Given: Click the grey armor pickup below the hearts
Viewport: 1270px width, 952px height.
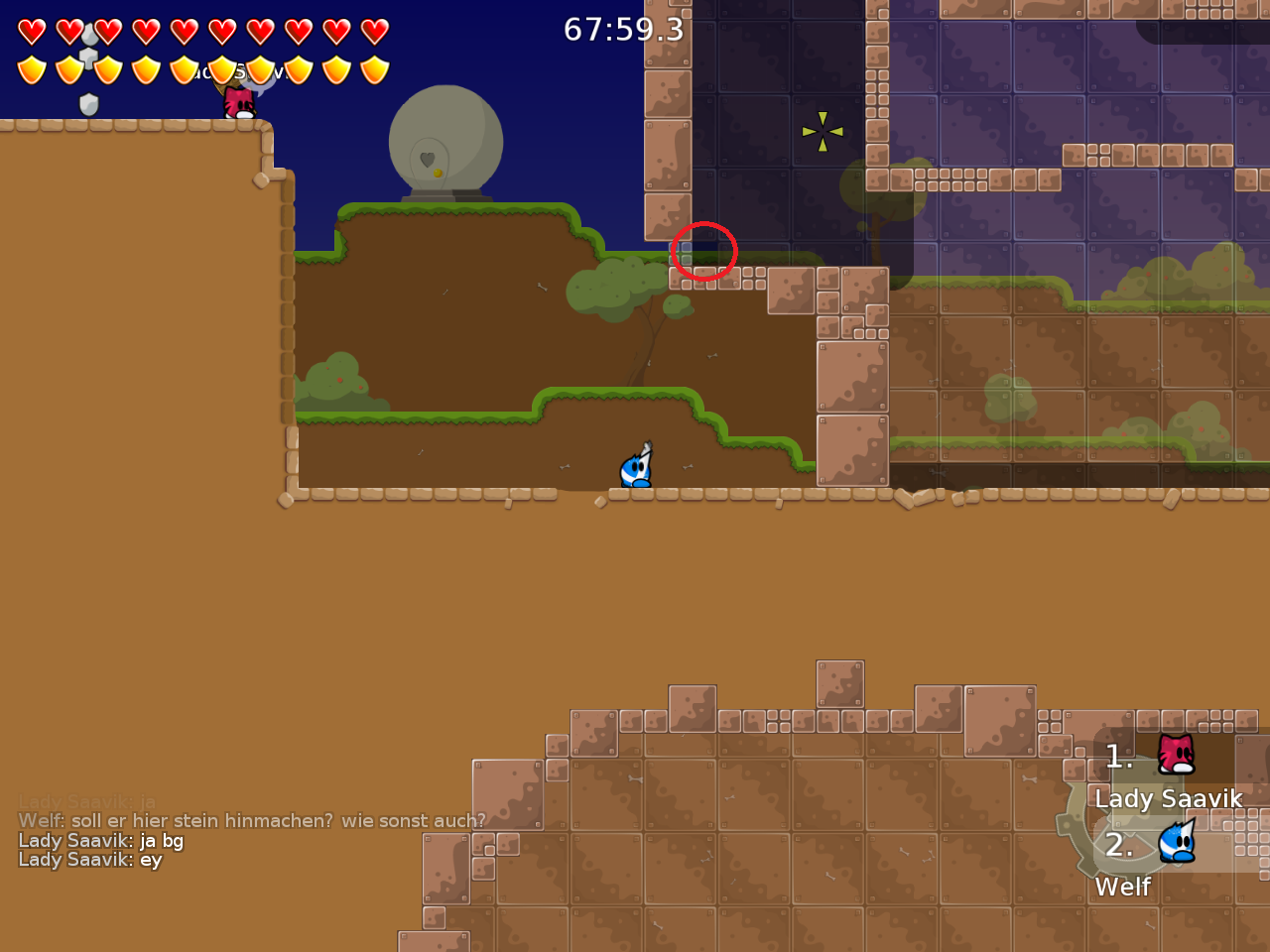Looking at the screenshot, I should click(x=88, y=102).
